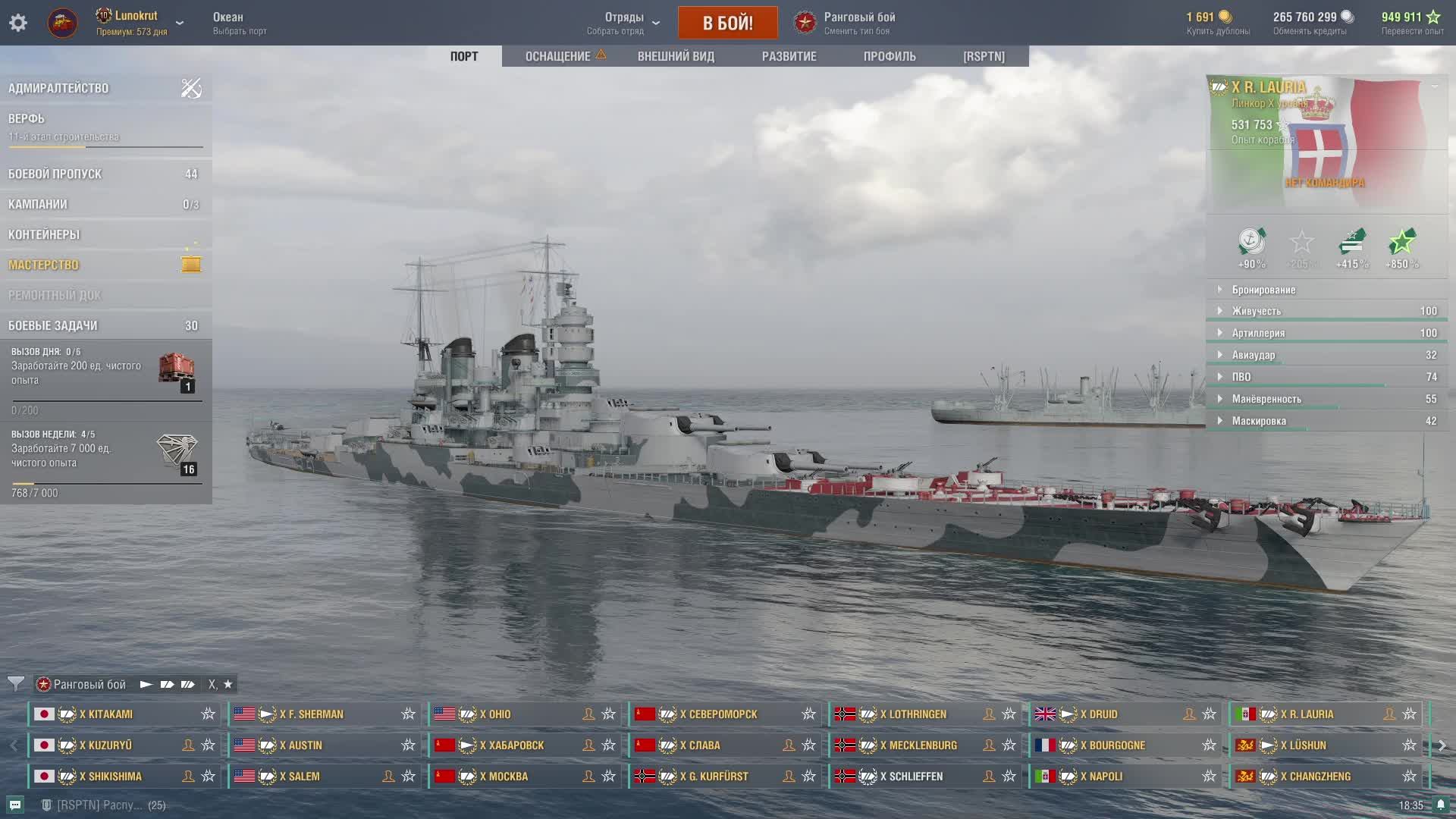Image resolution: width=1456 pixels, height=819 pixels.
Task: Start the battle with В БОЙ! button
Action: pos(727,23)
